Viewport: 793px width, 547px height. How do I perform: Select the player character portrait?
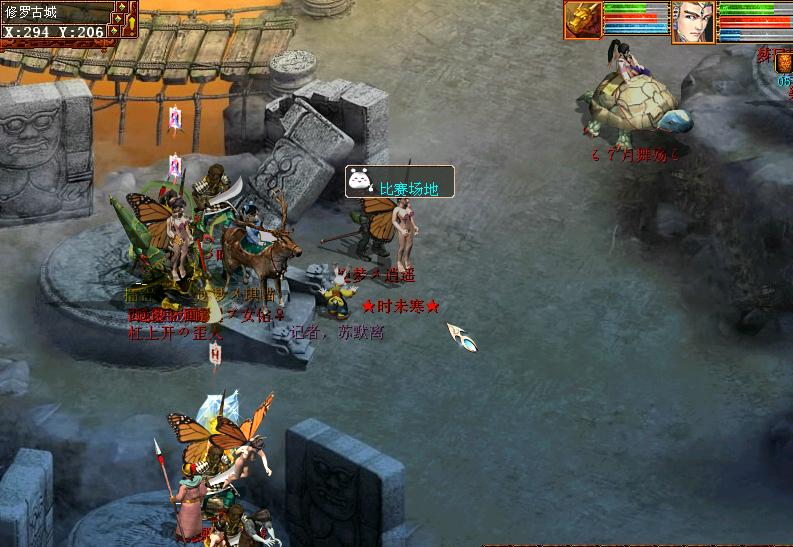click(693, 21)
